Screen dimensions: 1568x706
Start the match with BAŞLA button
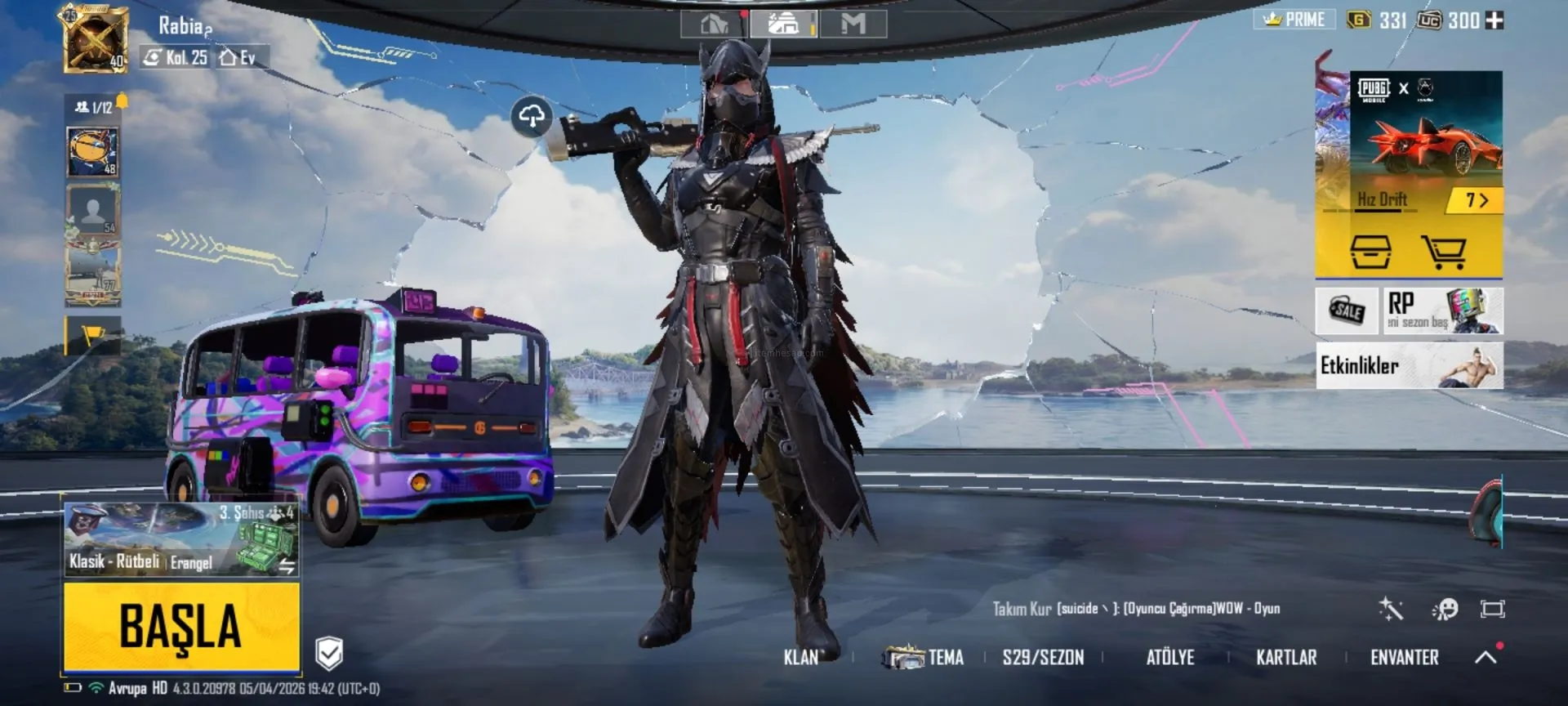[181, 627]
